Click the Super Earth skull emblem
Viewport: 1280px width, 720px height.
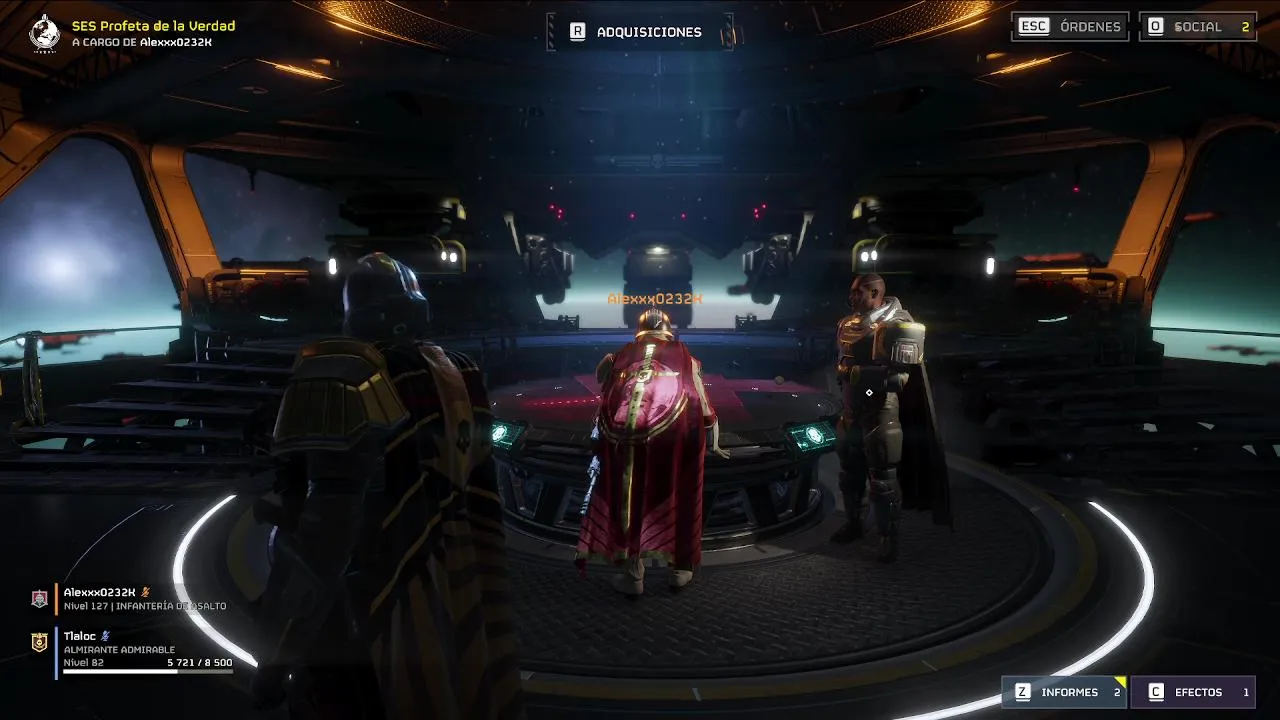pyautogui.click(x=45, y=33)
